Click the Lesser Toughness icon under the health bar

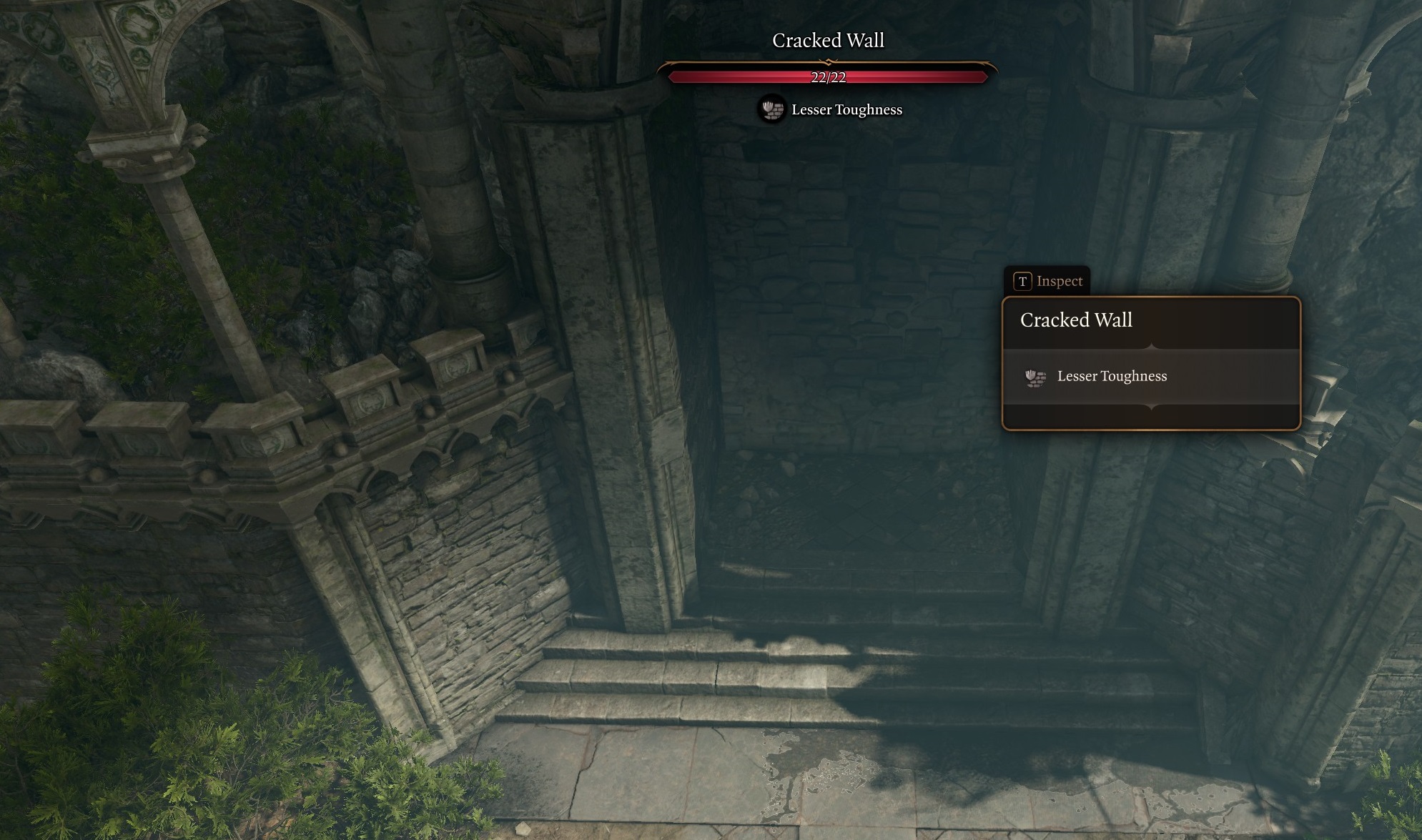tap(771, 109)
